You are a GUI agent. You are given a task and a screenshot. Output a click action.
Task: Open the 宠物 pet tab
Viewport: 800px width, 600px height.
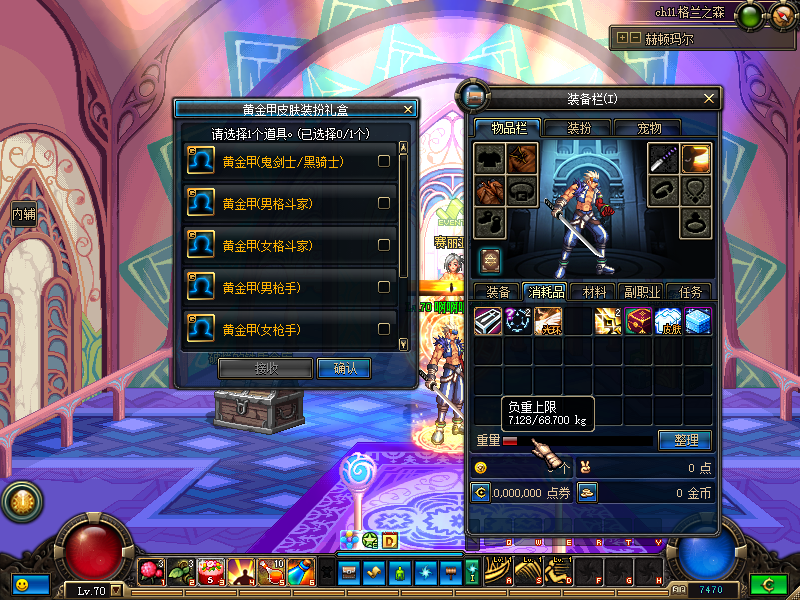(651, 128)
